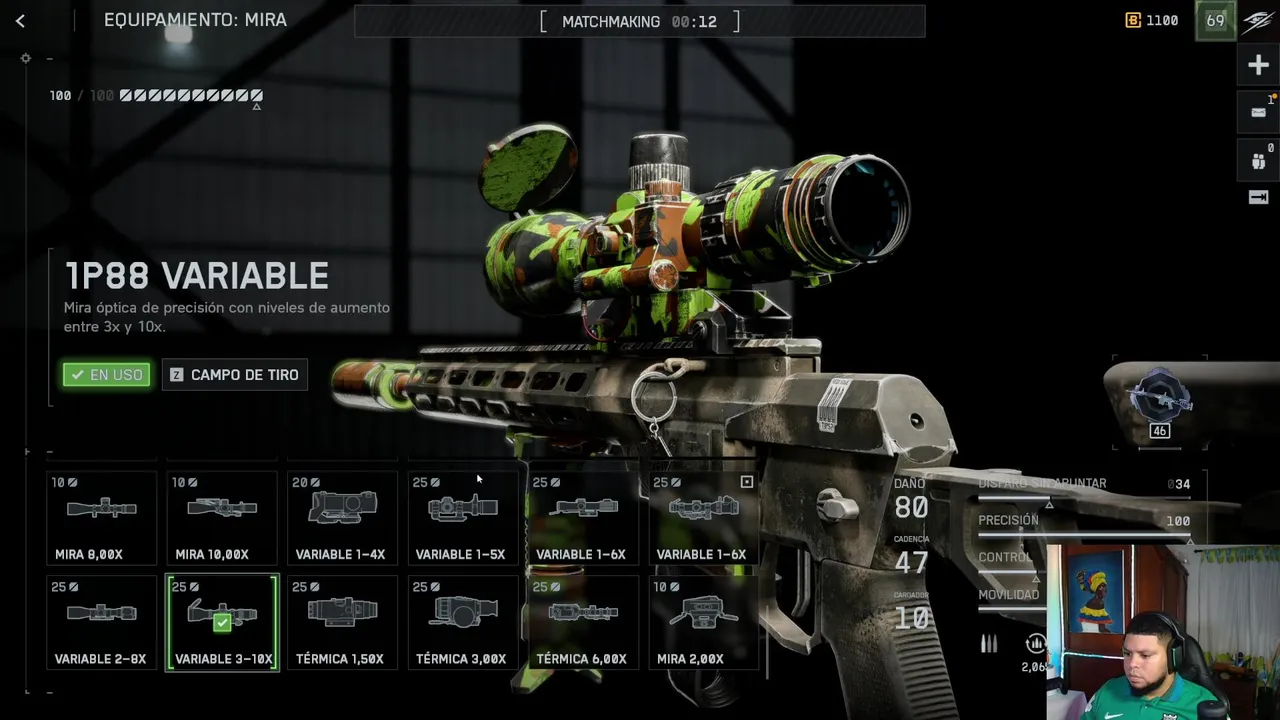
Task: Click the plus icon in right sidebar
Action: (x=1258, y=66)
